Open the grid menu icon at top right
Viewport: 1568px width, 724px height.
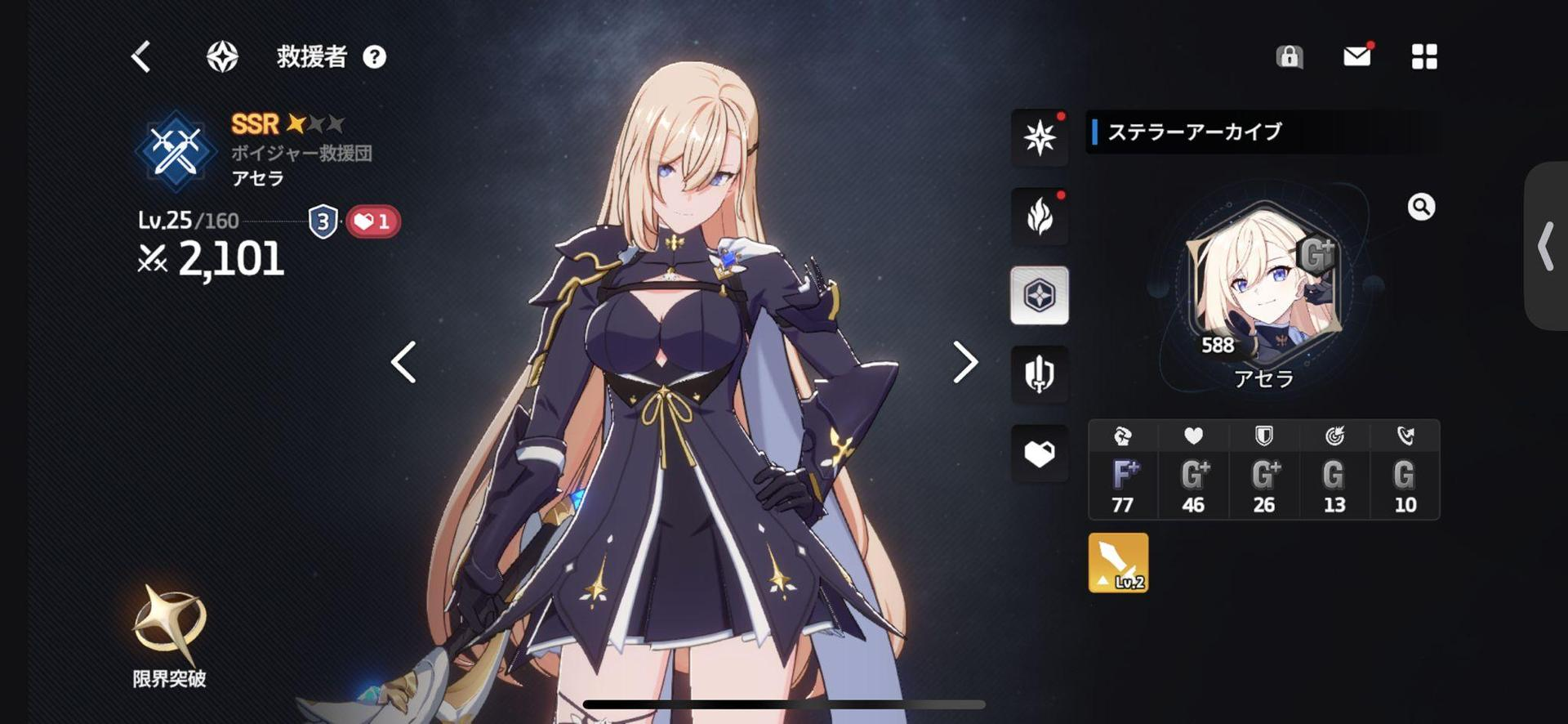1424,56
